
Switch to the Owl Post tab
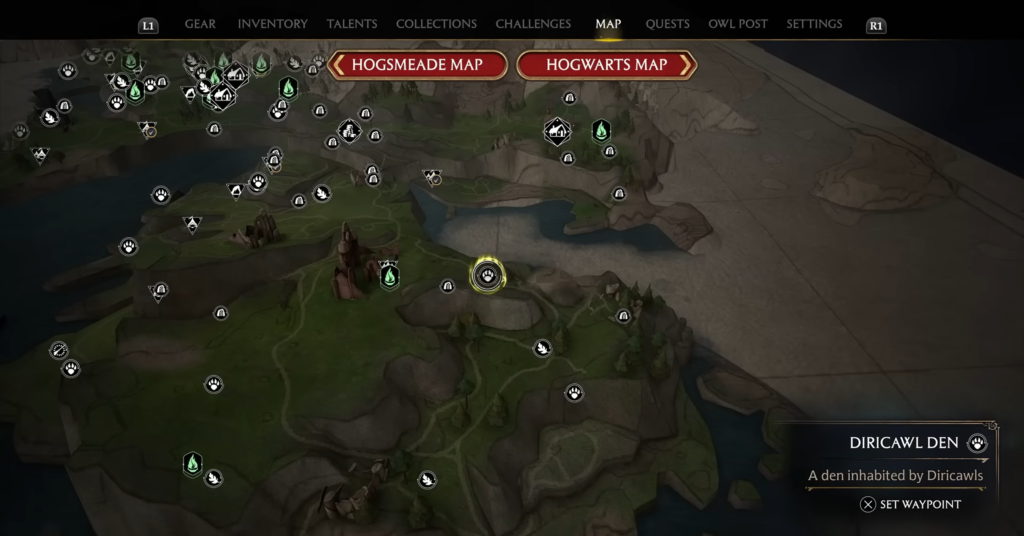pos(738,24)
